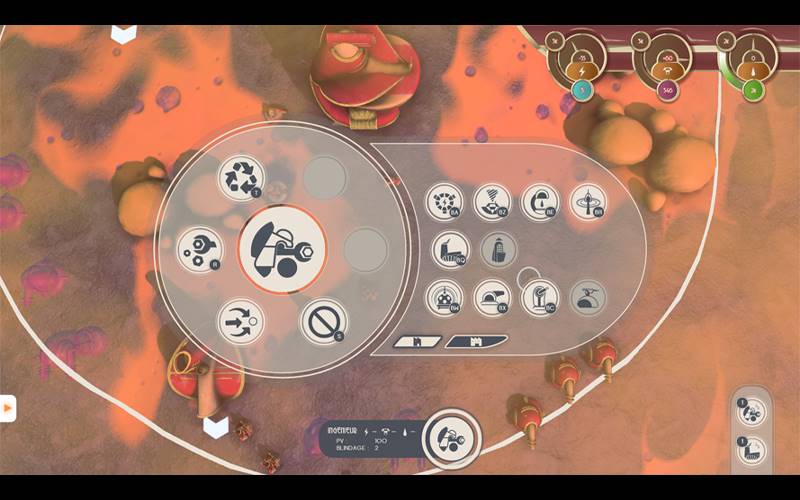Build the round reactor-pod structure
This screenshot has width=800, height=500.
[x=444, y=297]
